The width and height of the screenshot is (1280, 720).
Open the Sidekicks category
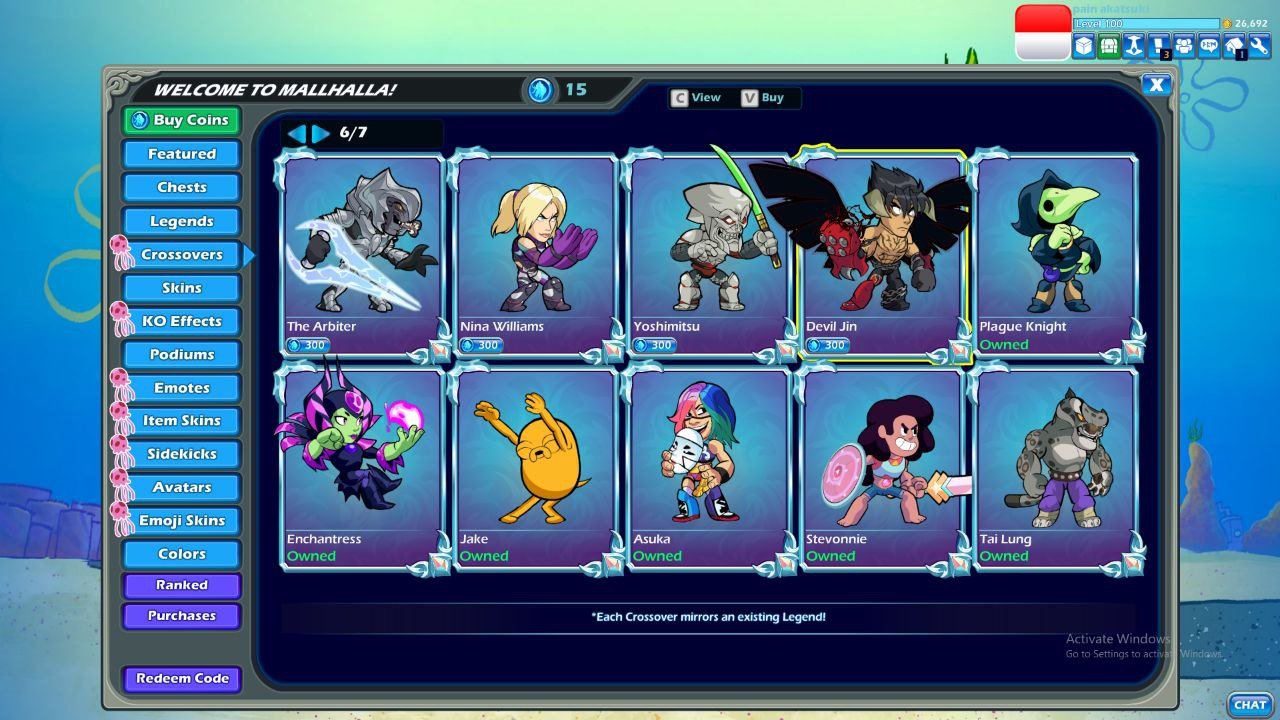[181, 454]
